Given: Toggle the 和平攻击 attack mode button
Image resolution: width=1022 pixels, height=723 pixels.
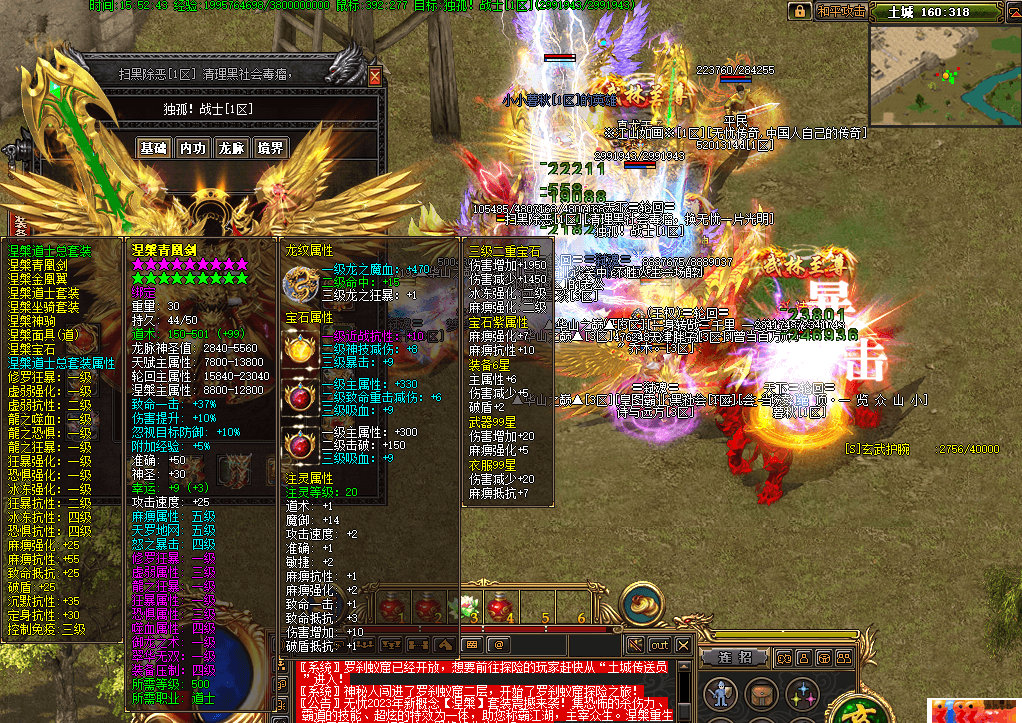Looking at the screenshot, I should click(x=840, y=11).
